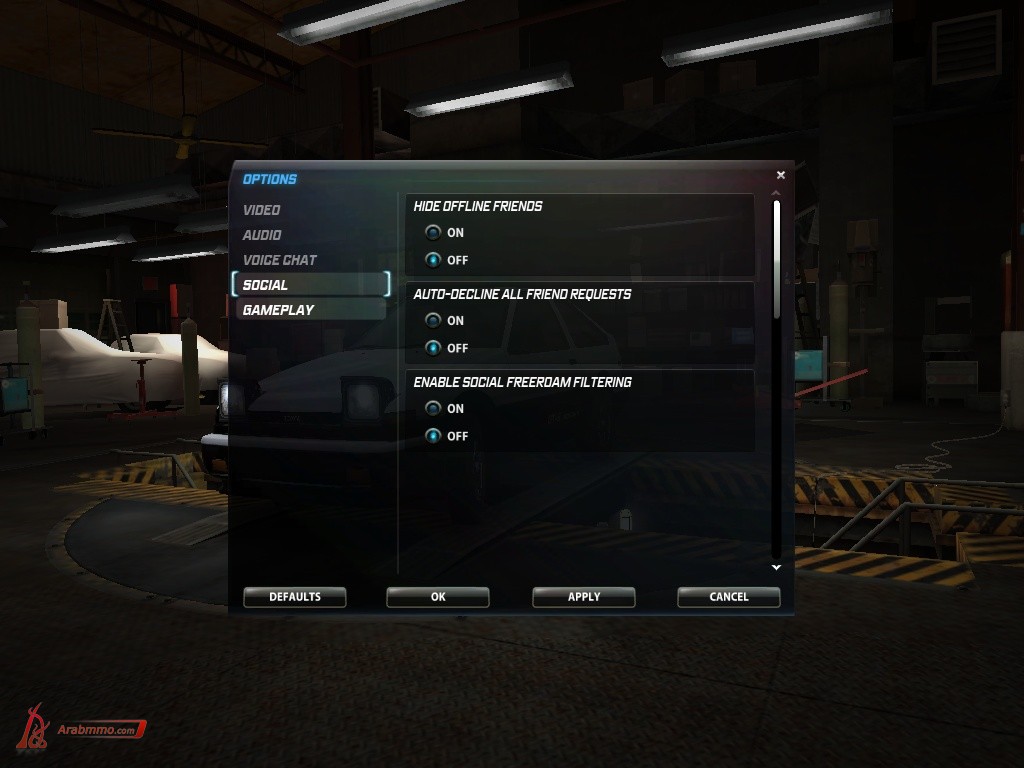1024x768 pixels.
Task: Confirm options with the OK button
Action: 438,597
